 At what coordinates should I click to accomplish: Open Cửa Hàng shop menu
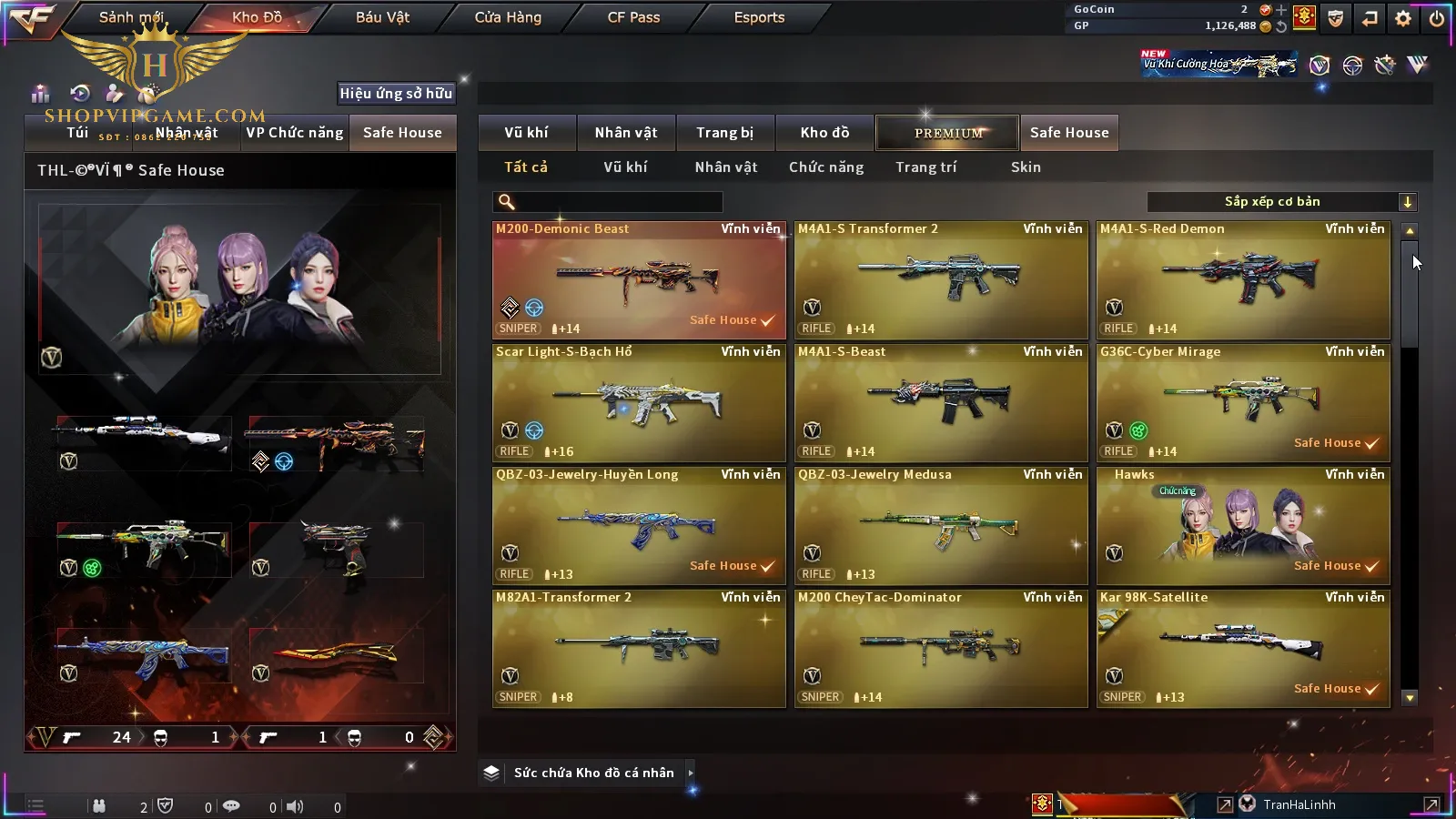(x=508, y=17)
